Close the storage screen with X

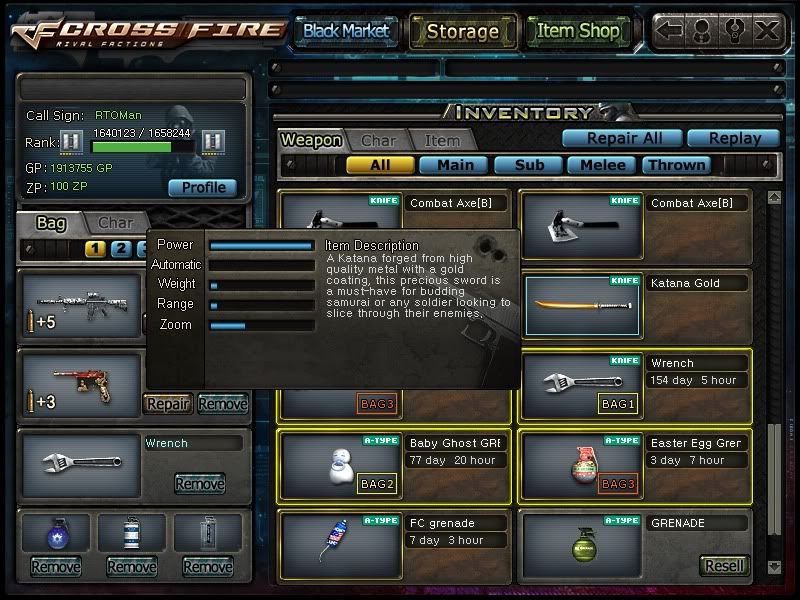[x=766, y=31]
